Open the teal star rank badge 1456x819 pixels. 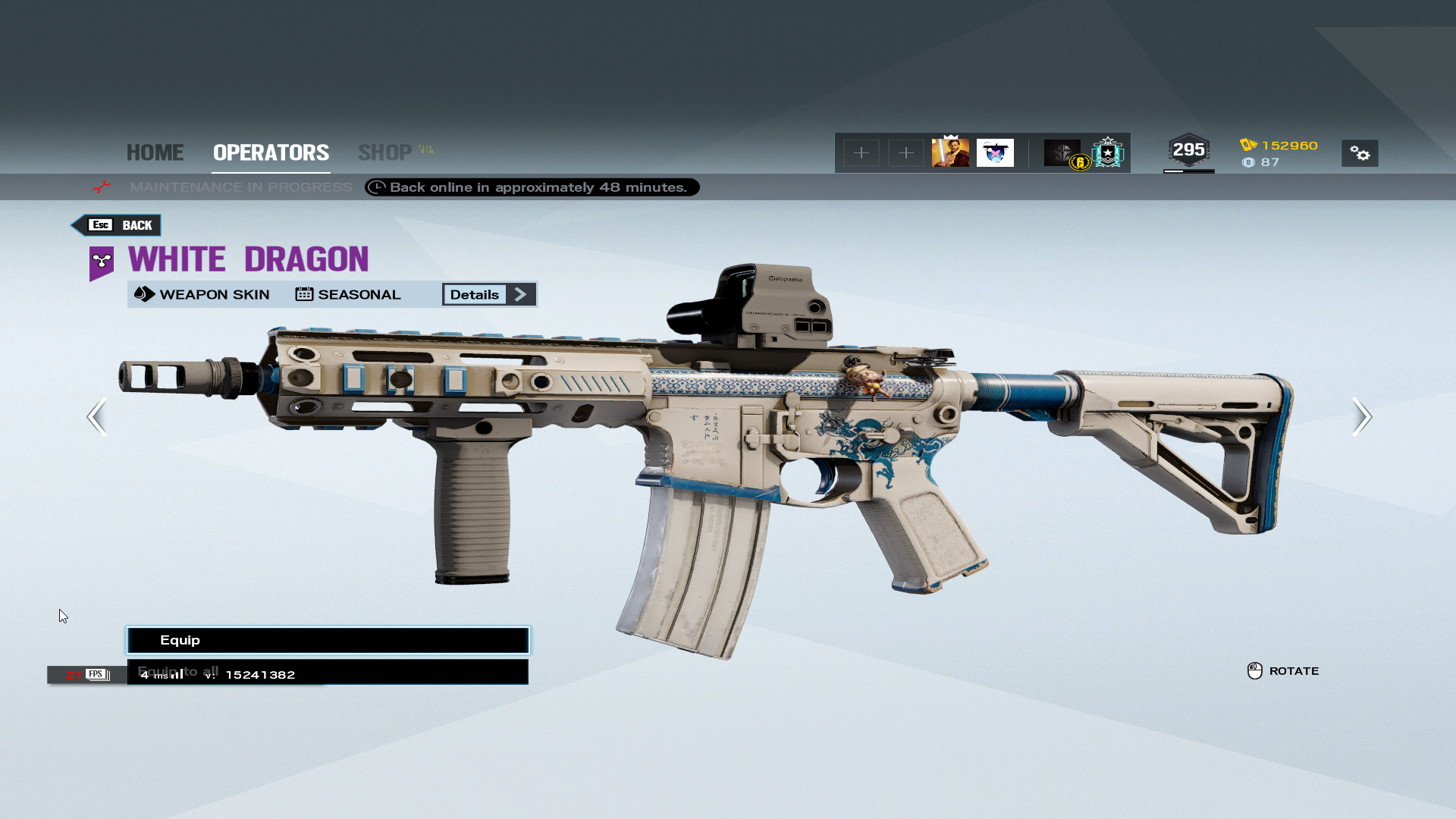[x=1108, y=152]
